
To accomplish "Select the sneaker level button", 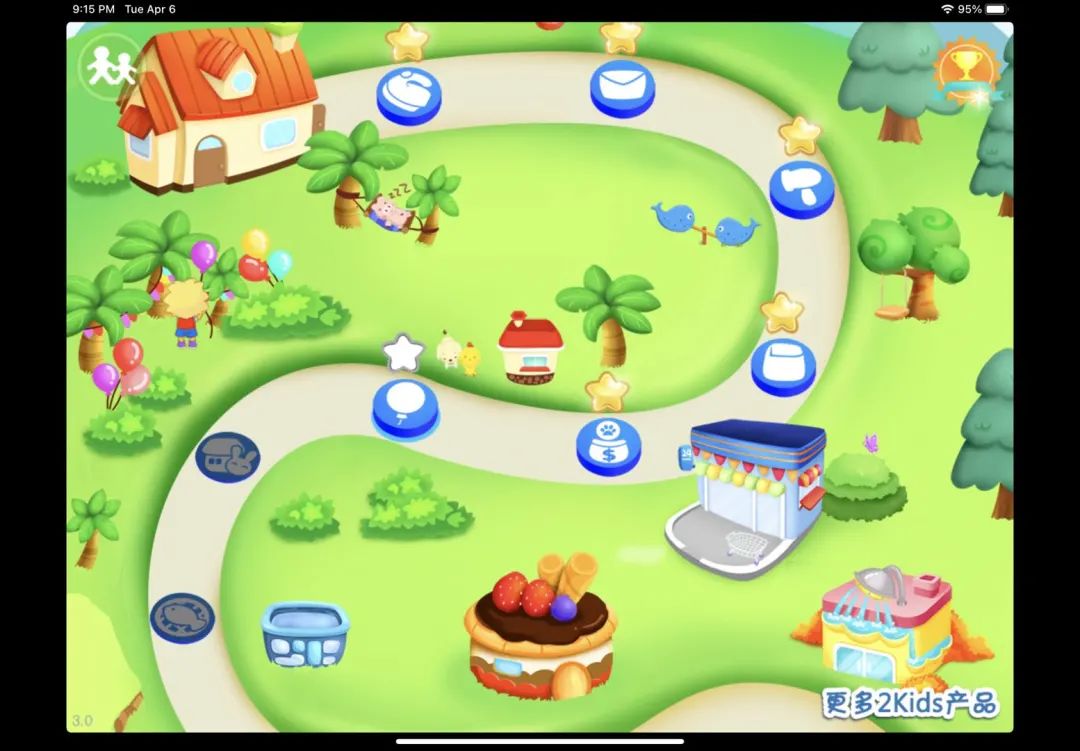I will 408,93.
